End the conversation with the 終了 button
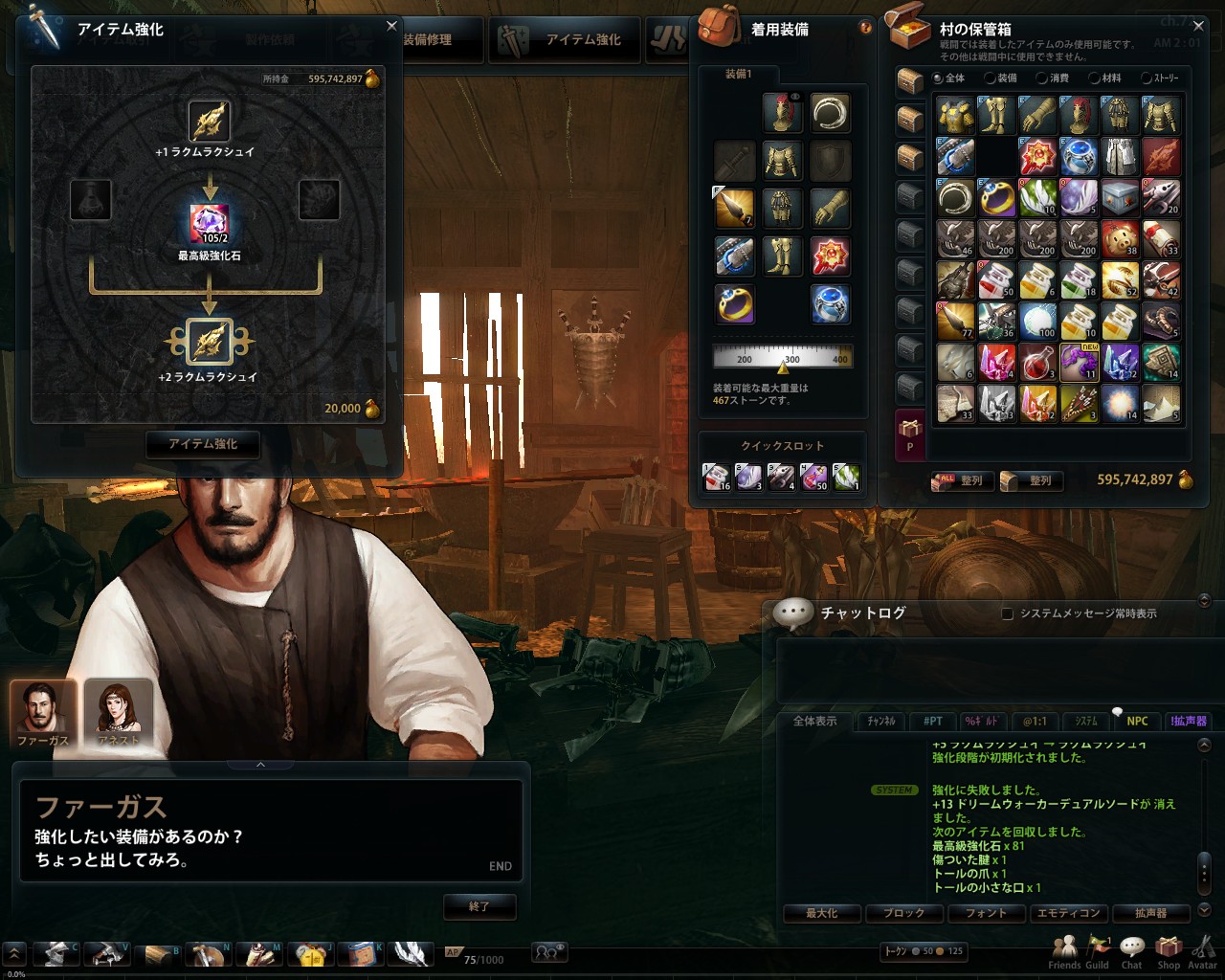This screenshot has width=1225, height=980. click(479, 906)
